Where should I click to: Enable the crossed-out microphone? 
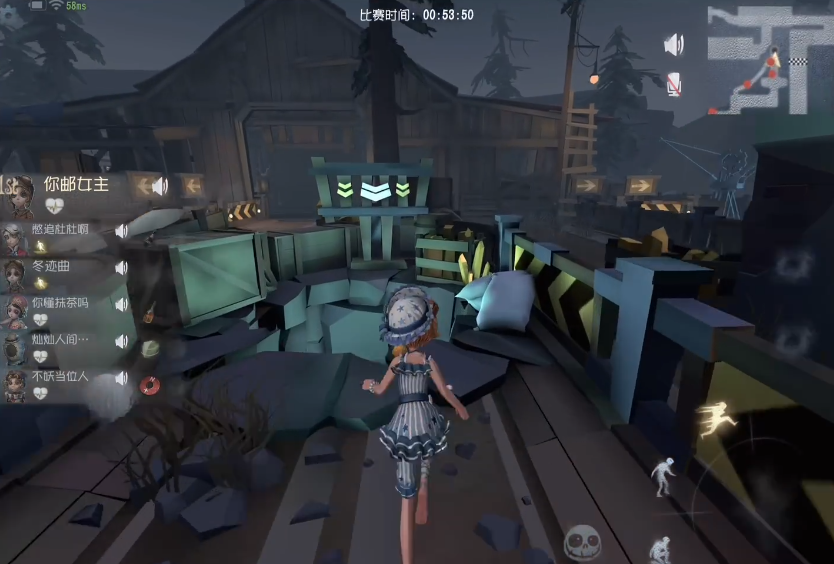click(x=674, y=83)
